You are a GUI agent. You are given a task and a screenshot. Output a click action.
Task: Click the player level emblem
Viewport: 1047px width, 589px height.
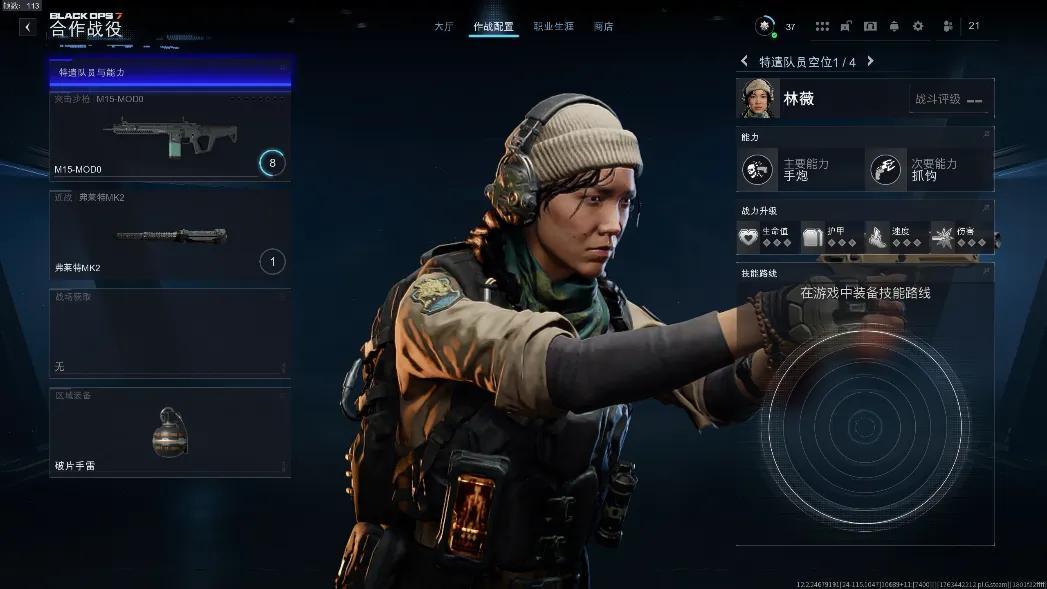click(x=765, y=27)
